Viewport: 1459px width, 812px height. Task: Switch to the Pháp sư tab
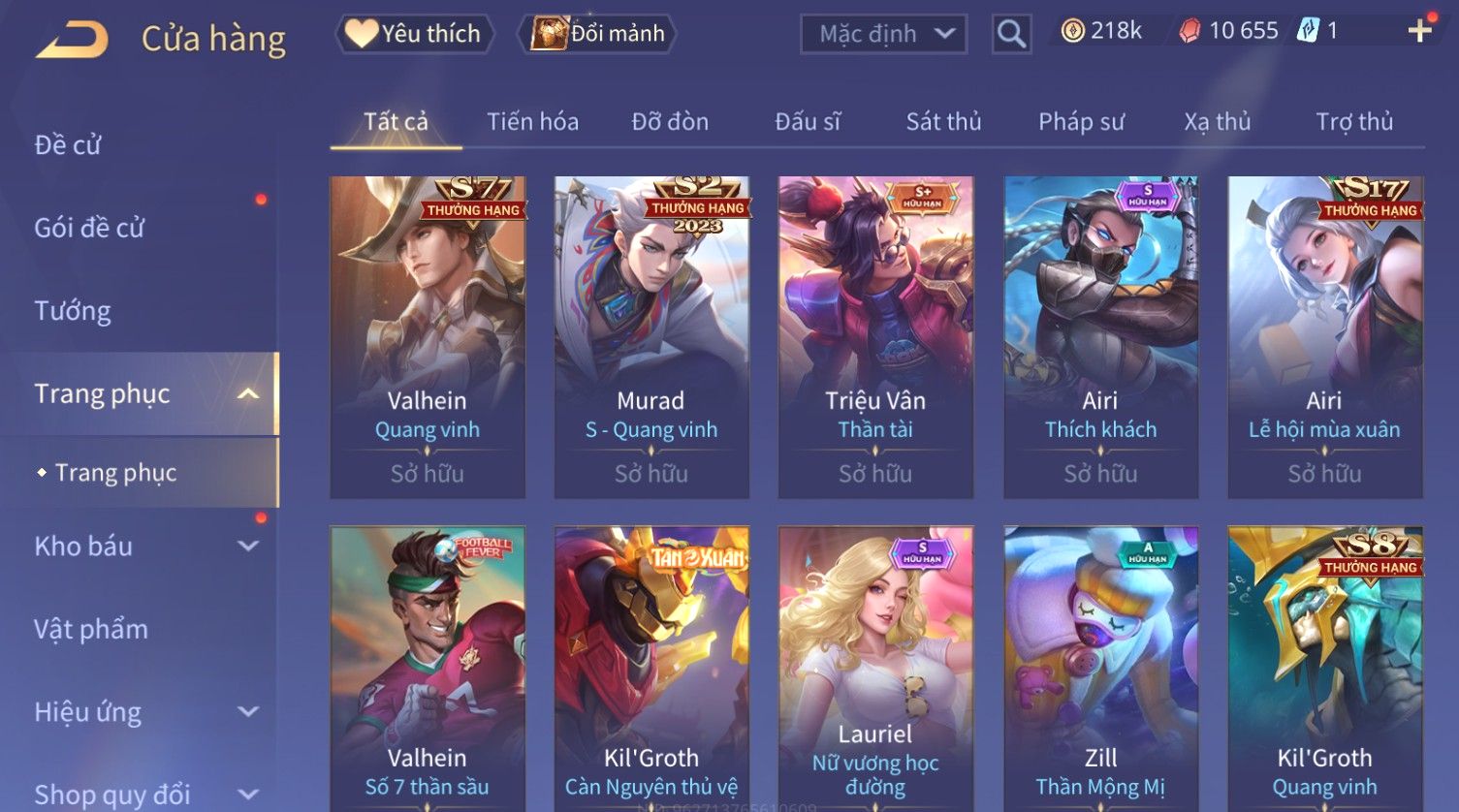(1081, 122)
